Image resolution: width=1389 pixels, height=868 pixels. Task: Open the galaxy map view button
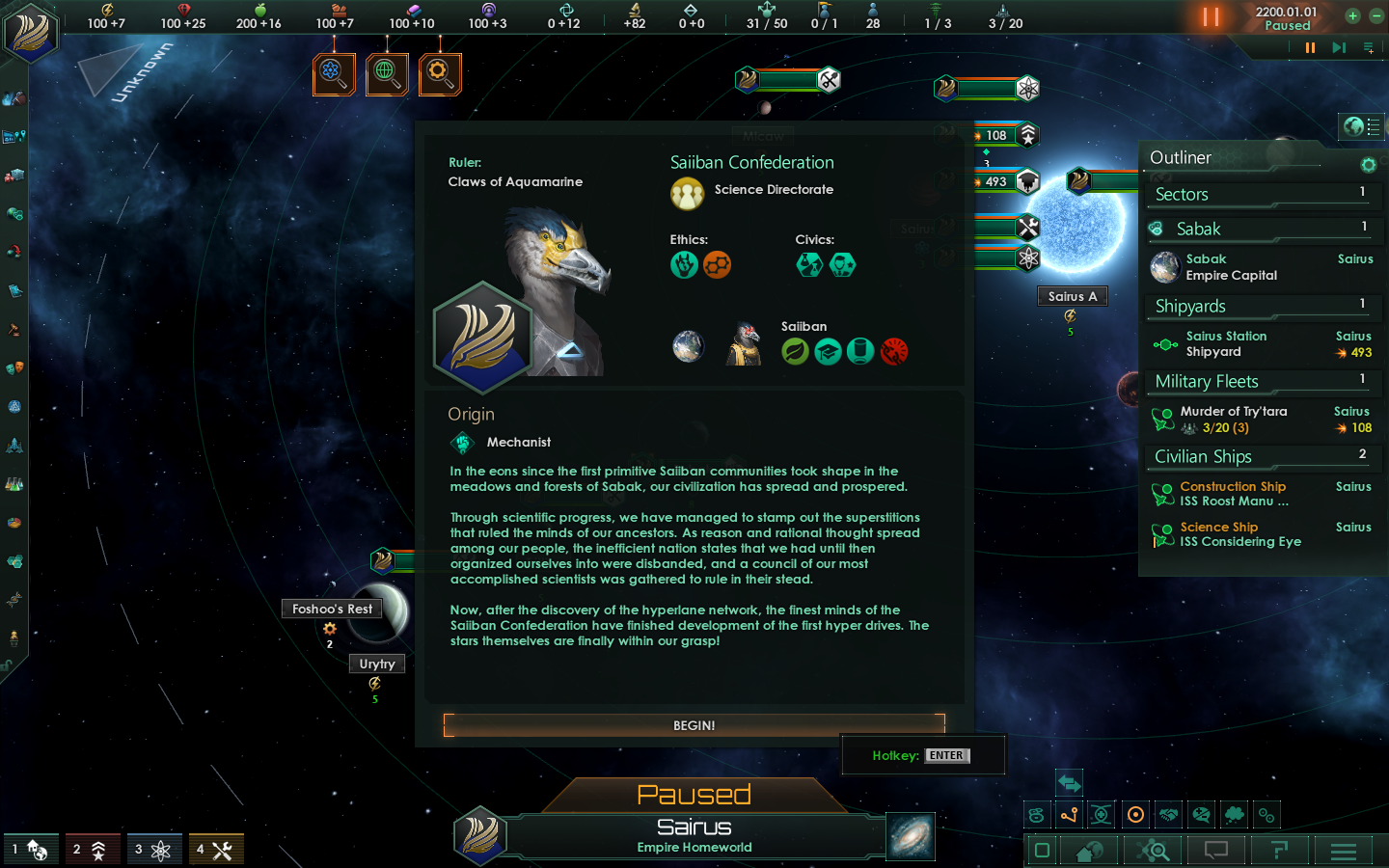(x=910, y=835)
